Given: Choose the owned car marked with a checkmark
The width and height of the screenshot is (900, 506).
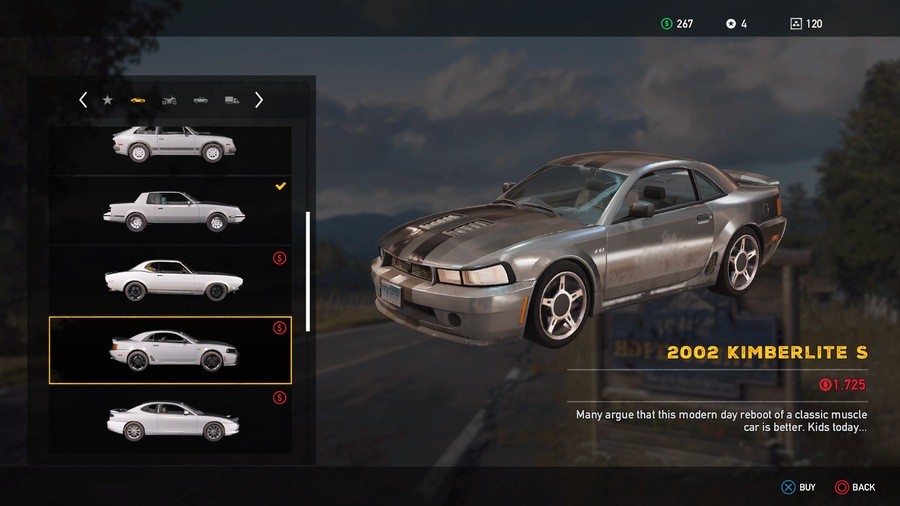Looking at the screenshot, I should point(170,210).
